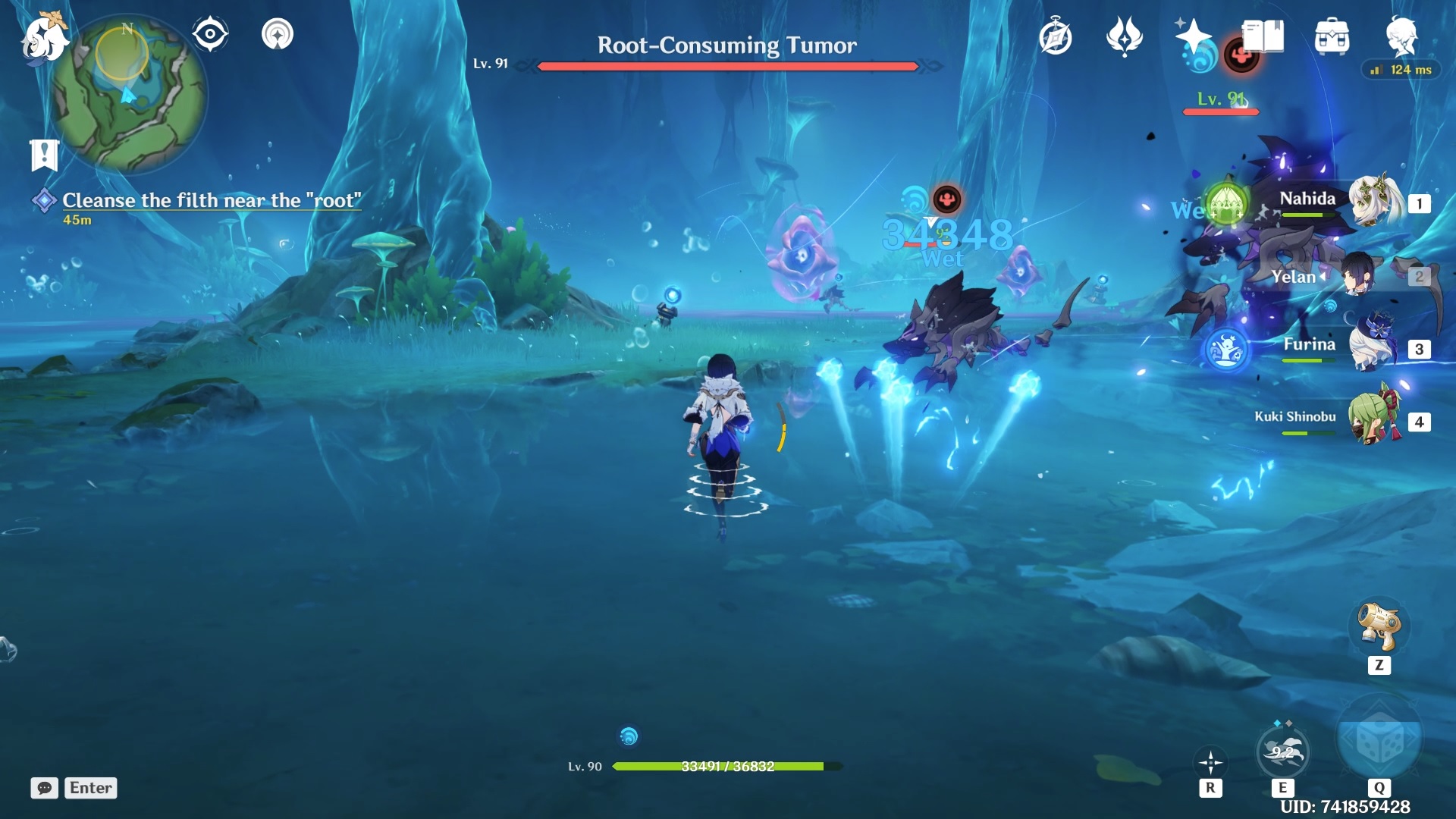
Task: Switch to Furina in the party
Action: tap(1374, 347)
